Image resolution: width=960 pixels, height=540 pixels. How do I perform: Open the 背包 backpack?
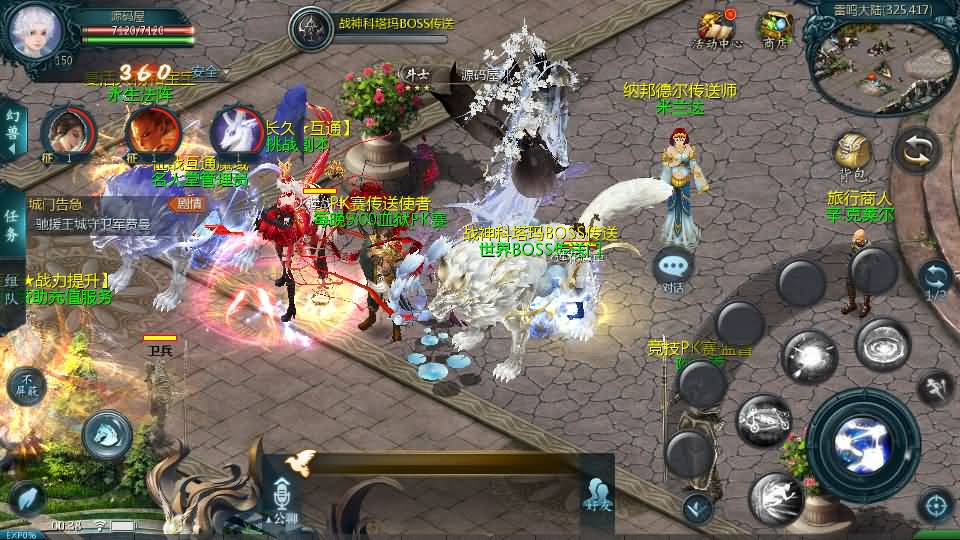point(852,155)
